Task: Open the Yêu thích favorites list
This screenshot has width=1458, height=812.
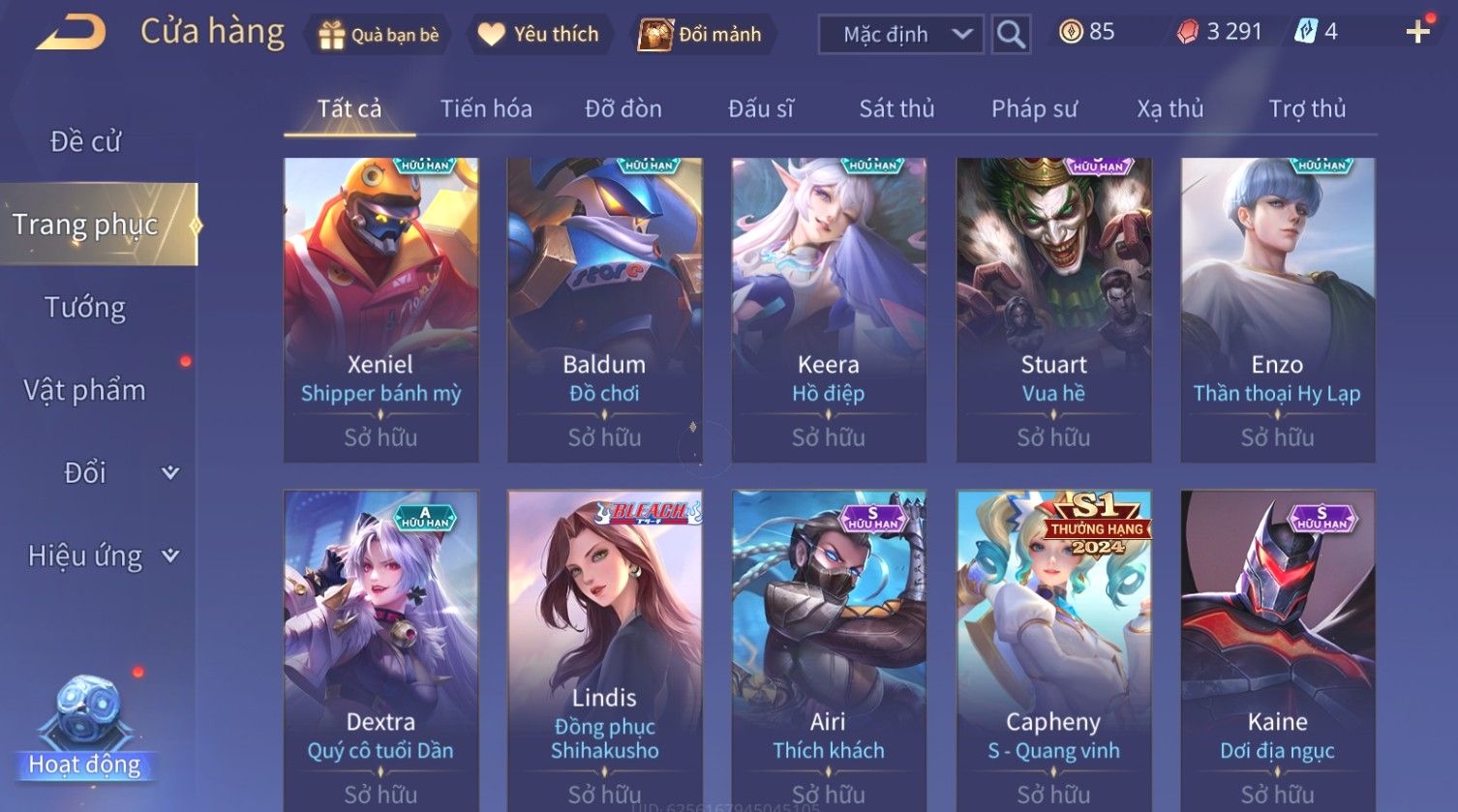Action: pyautogui.click(x=539, y=35)
